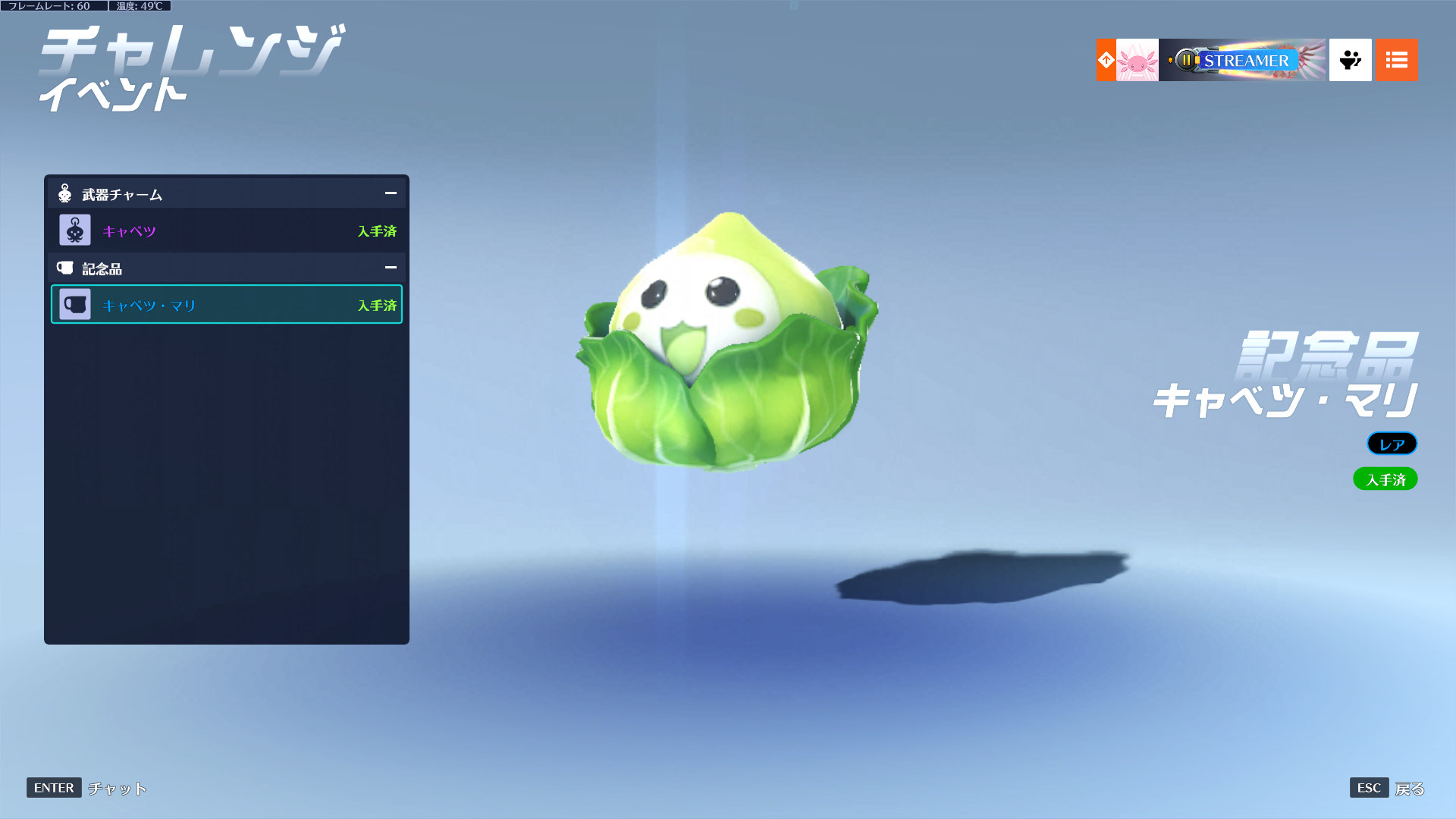The height and width of the screenshot is (819, 1456).
Task: Open the orange list menu button
Action: coord(1396,60)
